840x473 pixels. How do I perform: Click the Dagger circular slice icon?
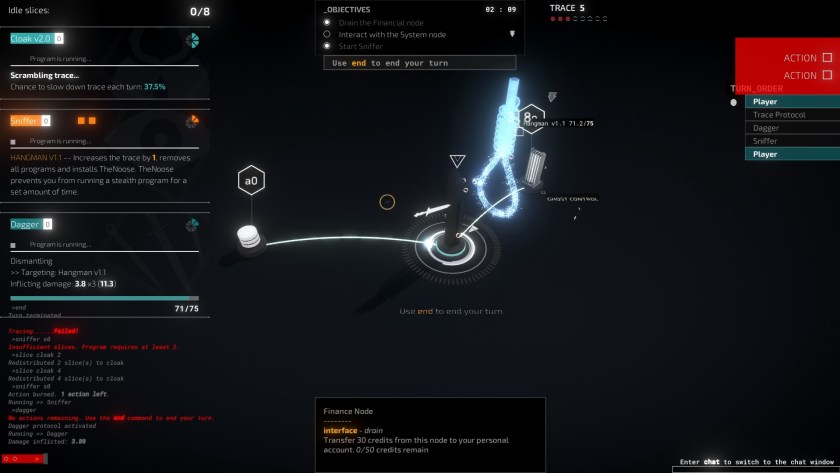coord(192,225)
